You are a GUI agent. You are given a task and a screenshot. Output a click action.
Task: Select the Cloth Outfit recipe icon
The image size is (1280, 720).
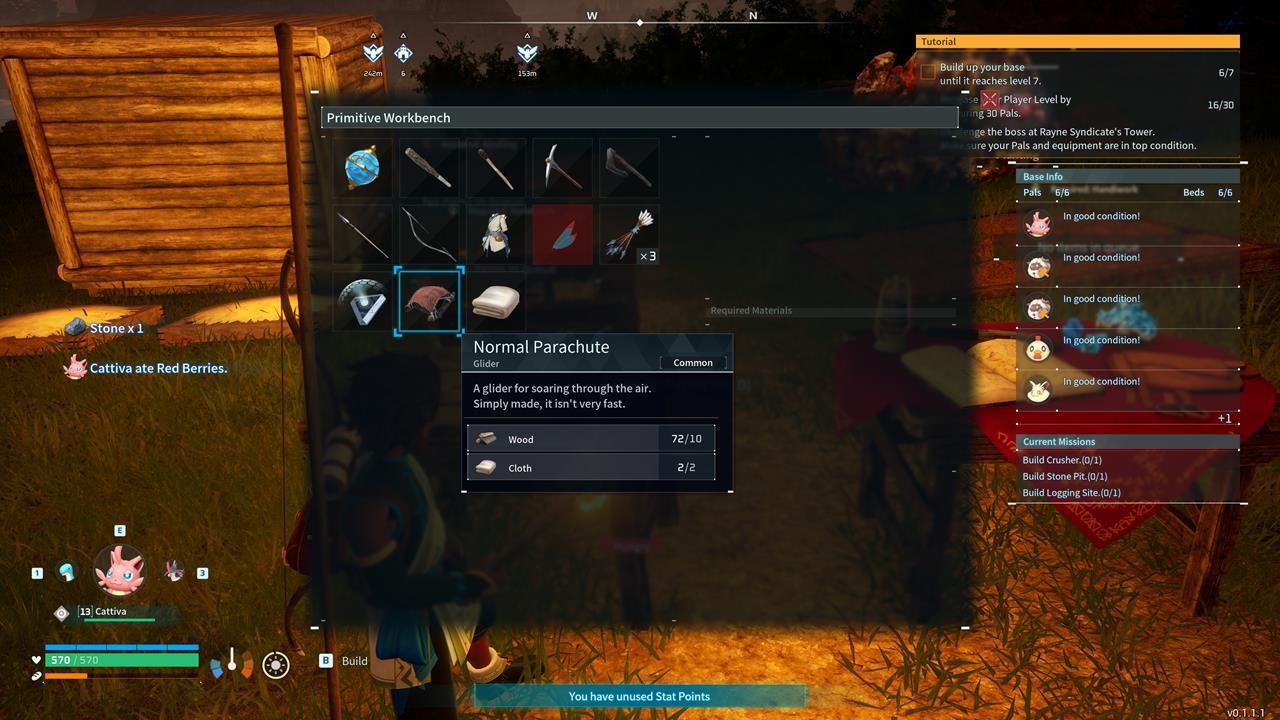click(x=495, y=234)
